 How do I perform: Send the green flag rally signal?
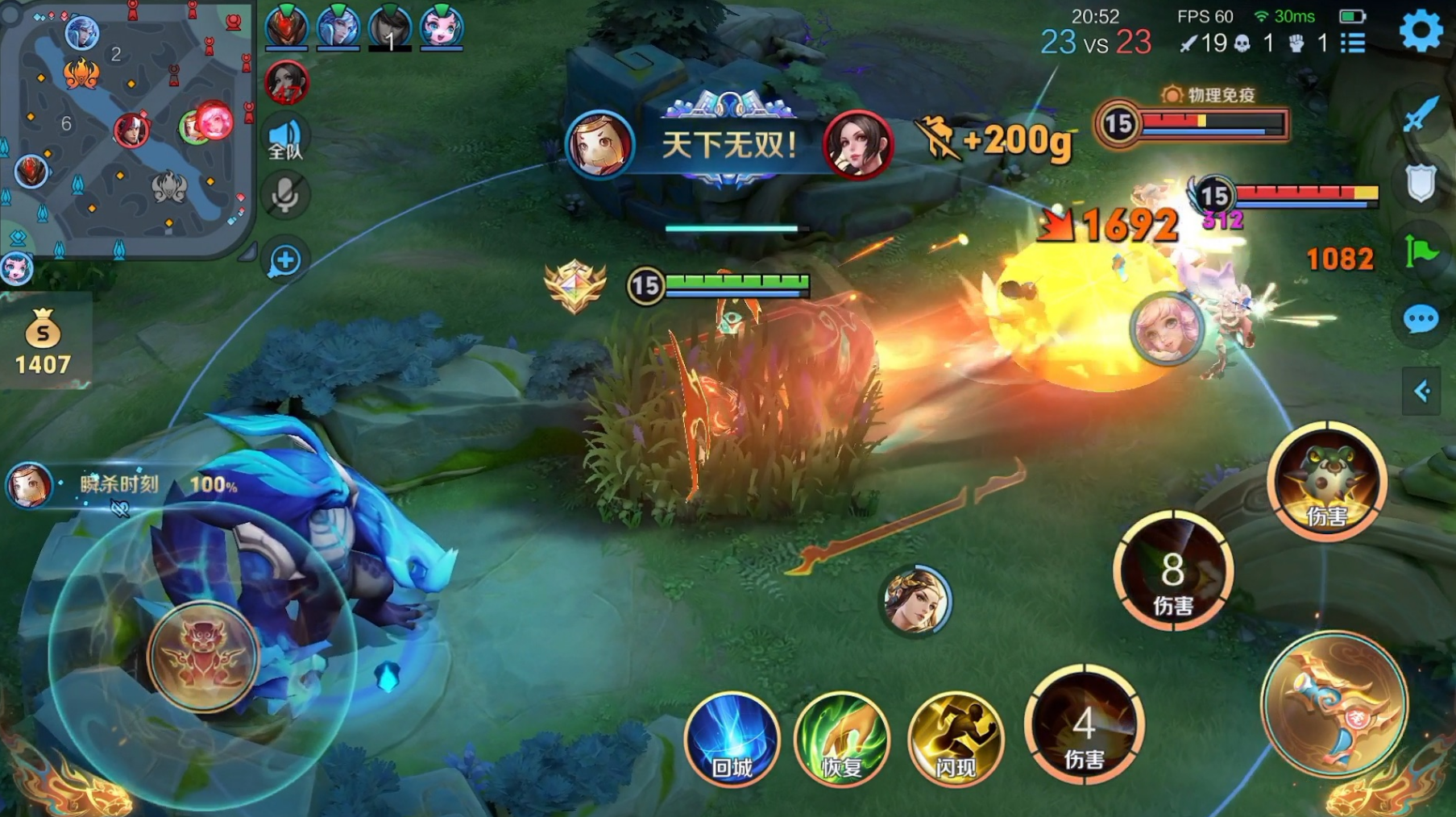click(1421, 251)
